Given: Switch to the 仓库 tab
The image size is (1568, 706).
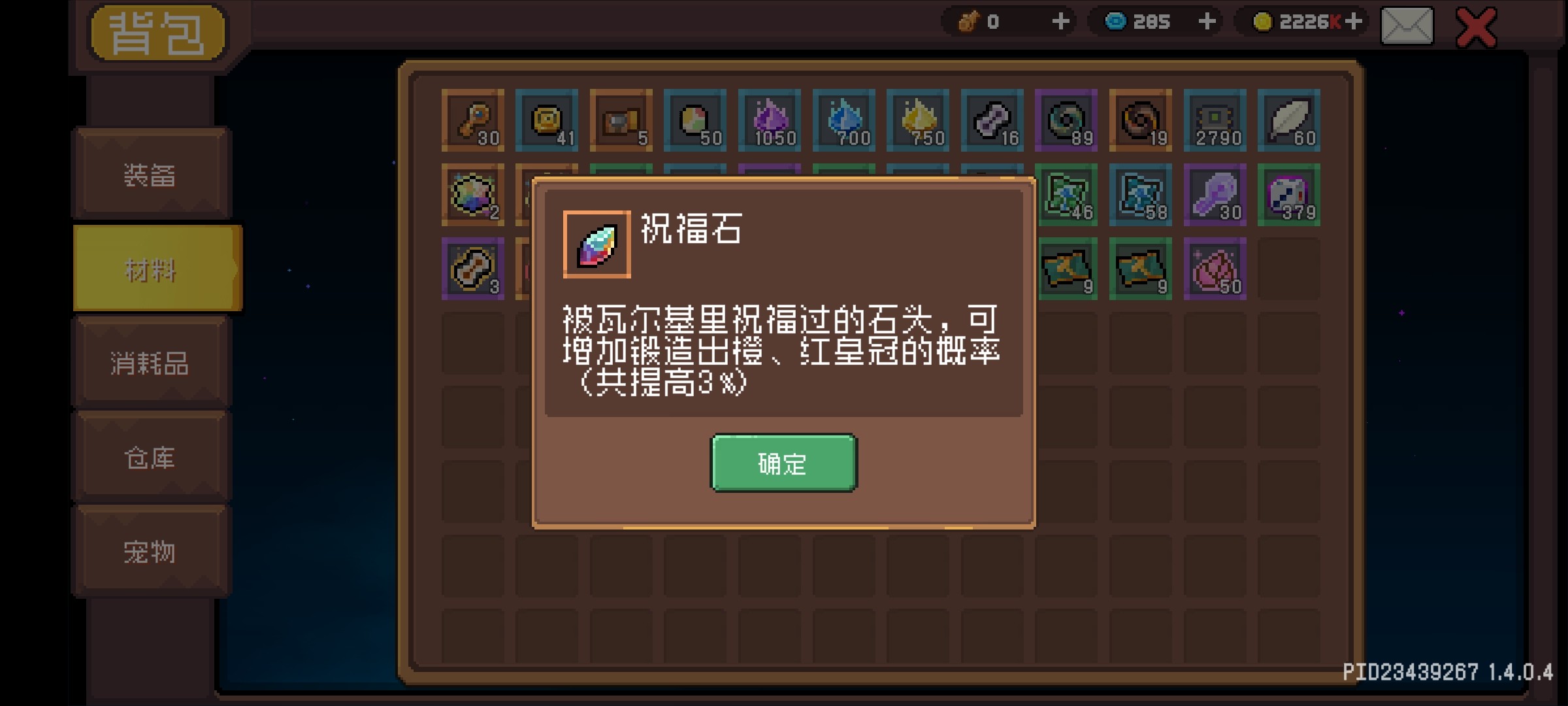Looking at the screenshot, I should (150, 458).
